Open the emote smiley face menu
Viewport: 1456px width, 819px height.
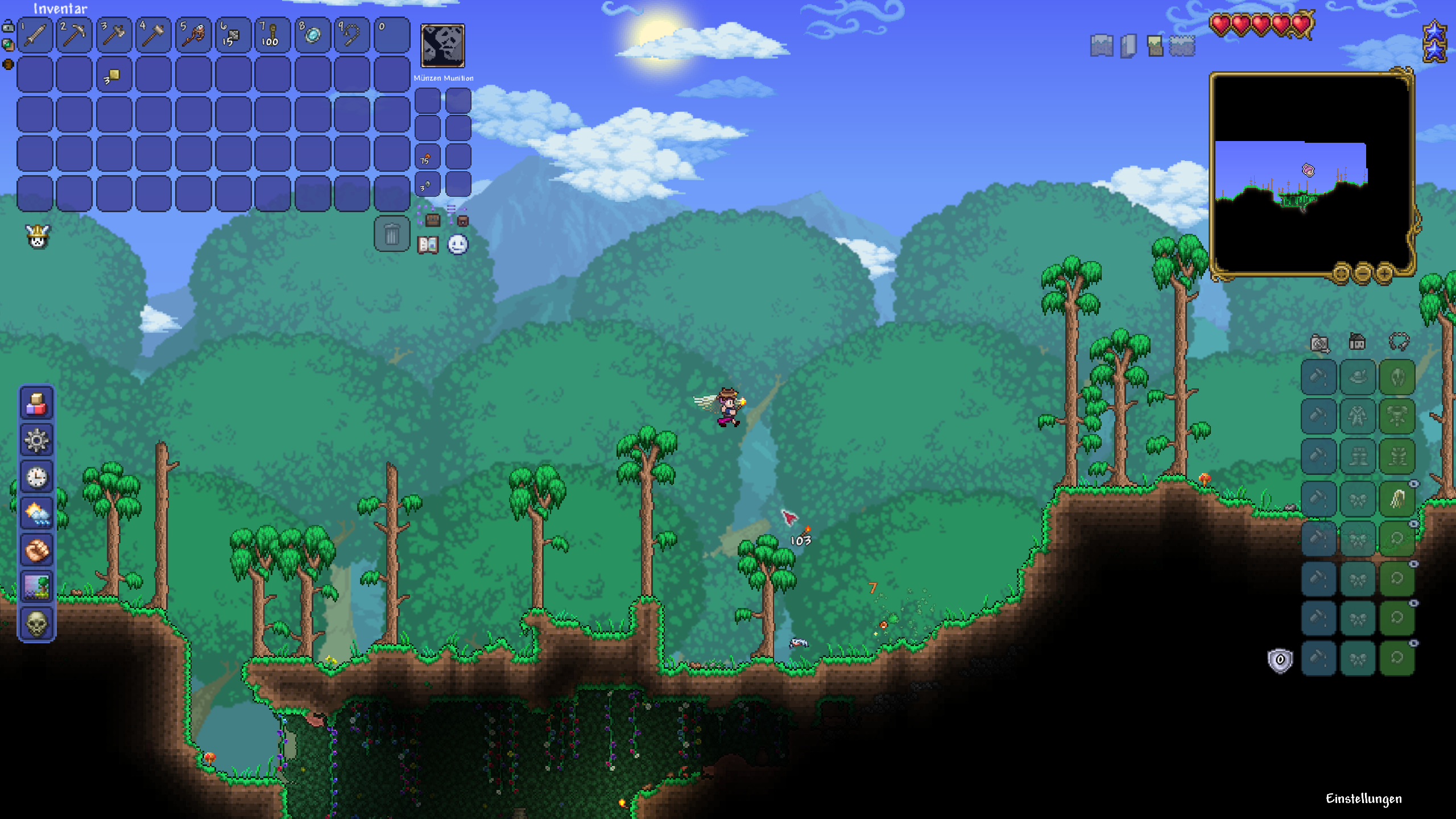pyautogui.click(x=458, y=245)
